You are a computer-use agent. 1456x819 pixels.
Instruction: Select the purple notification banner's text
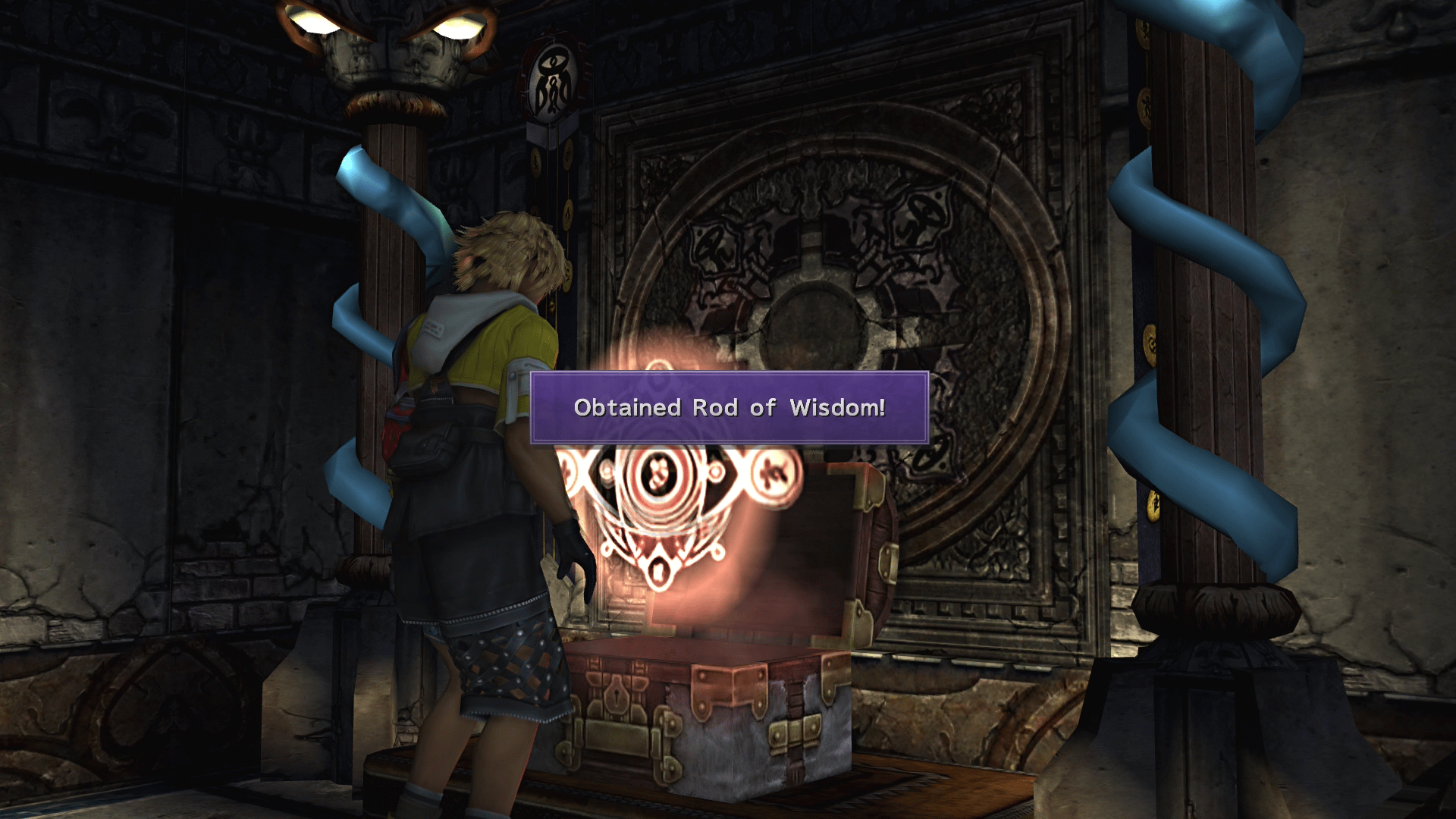[728, 407]
